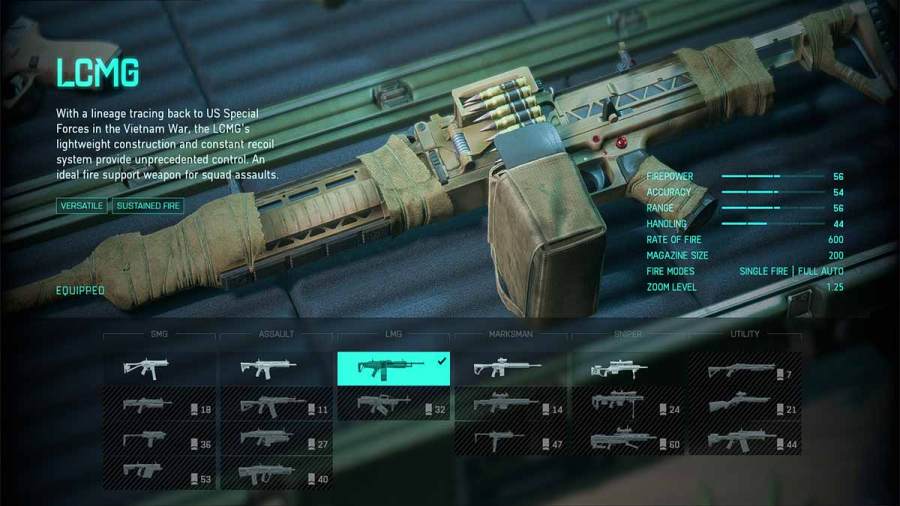
Task: Choose the utility weapon marked level 44
Action: [745, 440]
